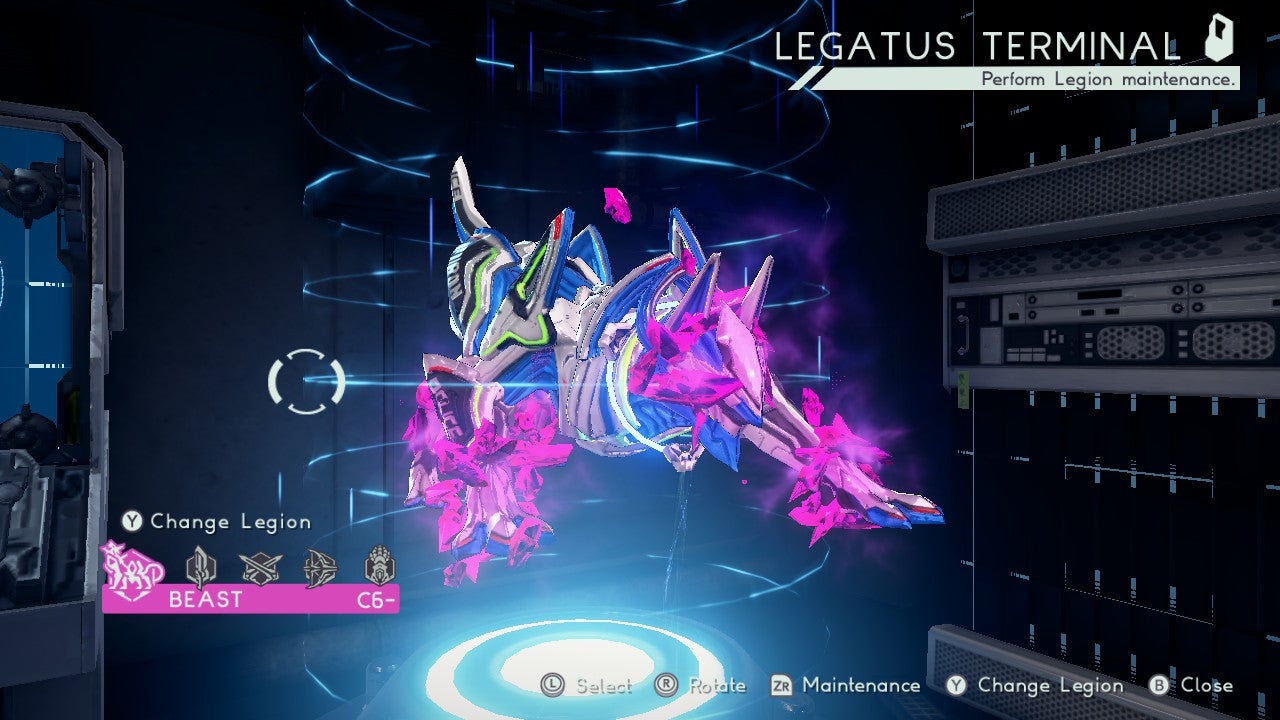Select the Beast Legion icon
1280x720 pixels.
(x=128, y=566)
